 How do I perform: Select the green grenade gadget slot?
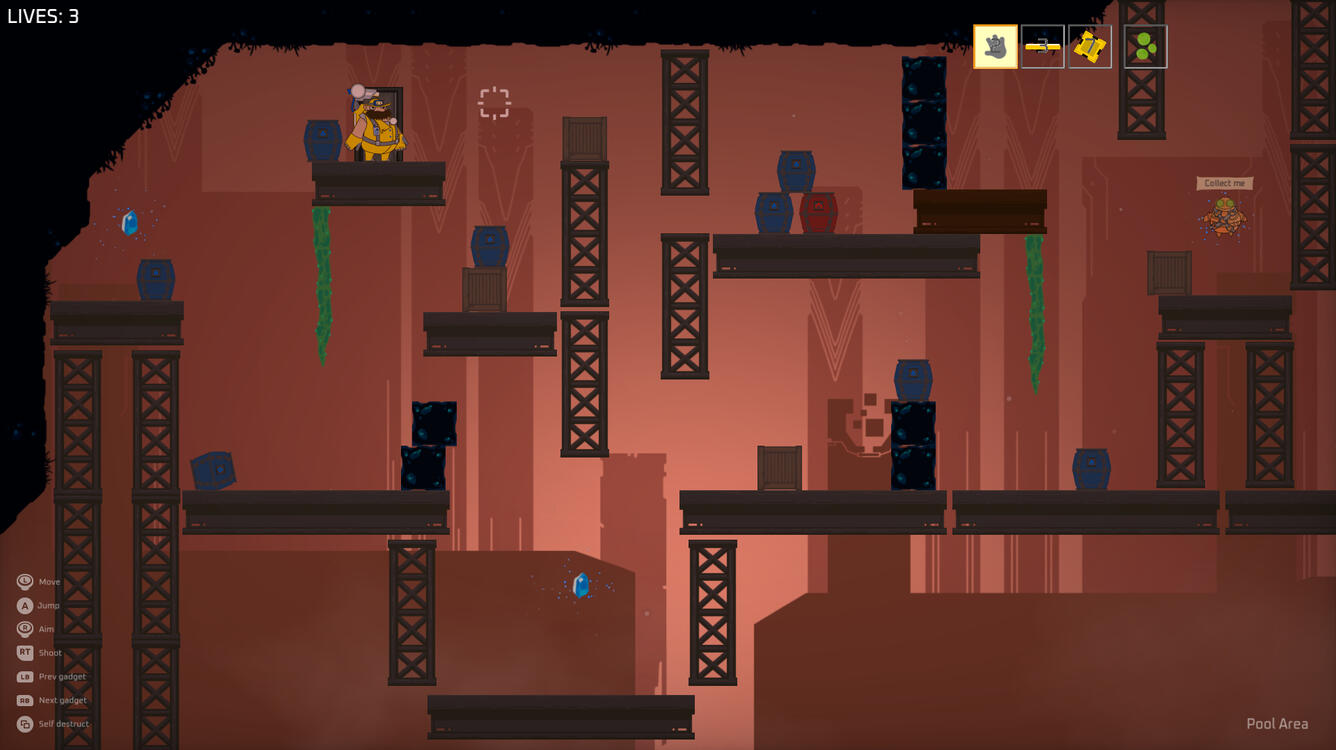[1145, 47]
